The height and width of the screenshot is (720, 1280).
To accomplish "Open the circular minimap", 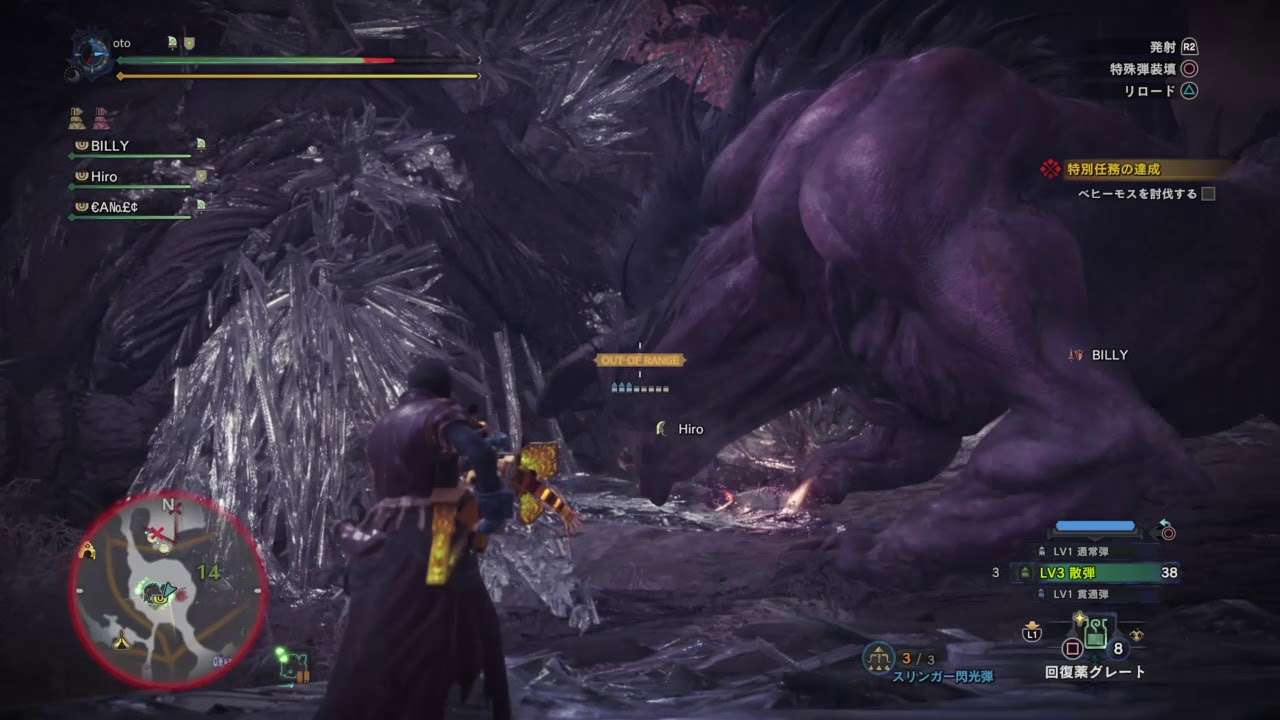I will pos(168,590).
